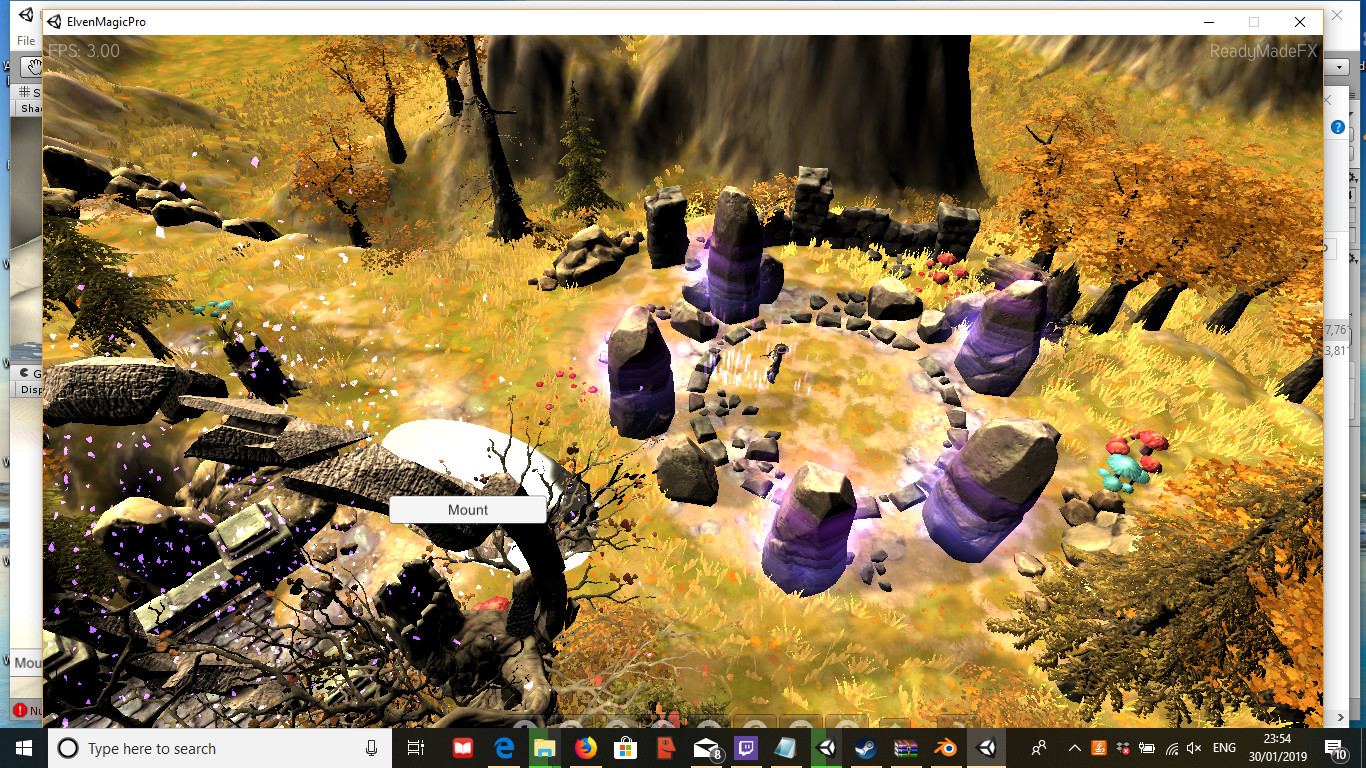
Task: Open Notepad from the taskbar
Action: (786, 748)
